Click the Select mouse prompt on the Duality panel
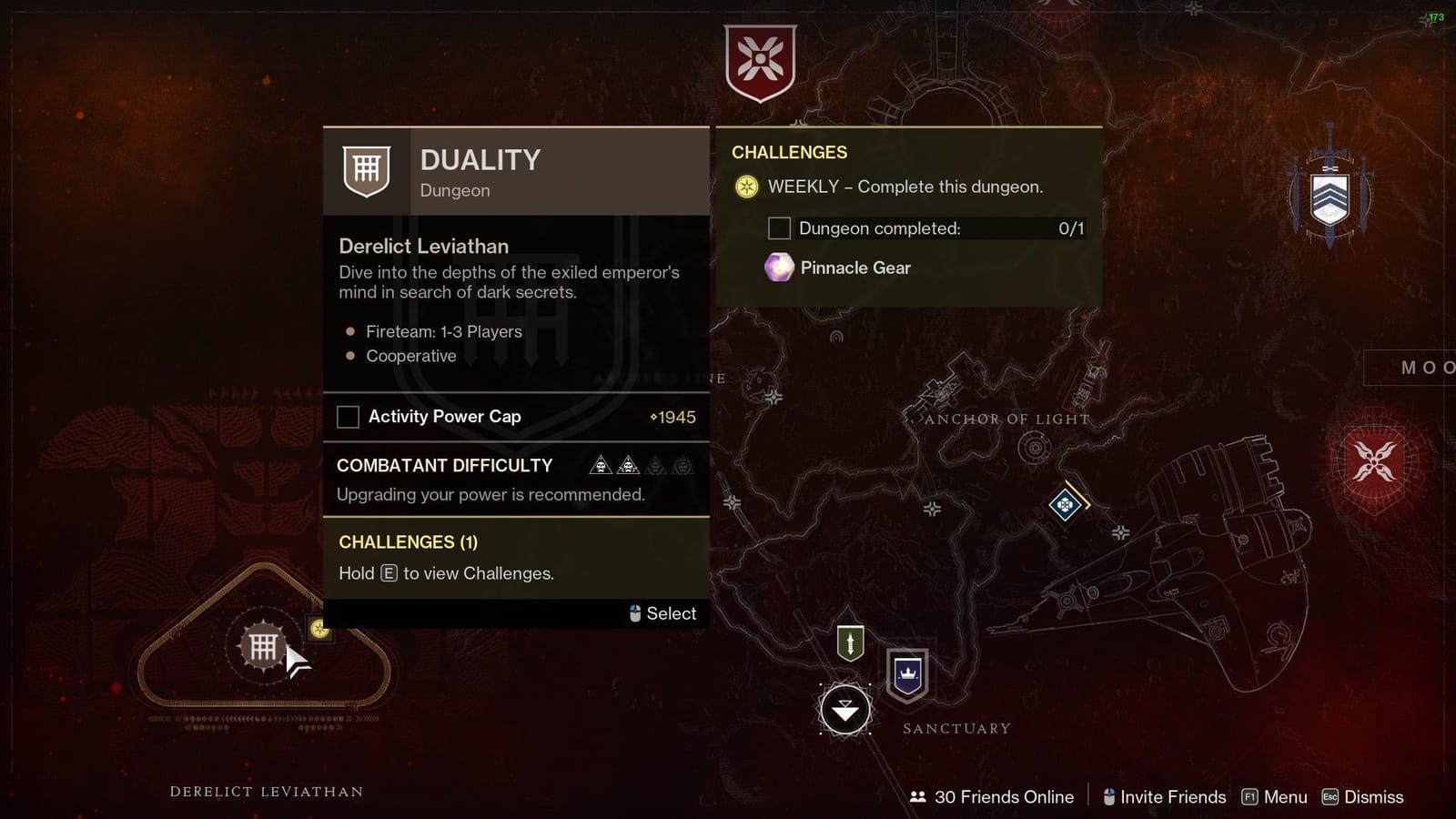 point(662,612)
